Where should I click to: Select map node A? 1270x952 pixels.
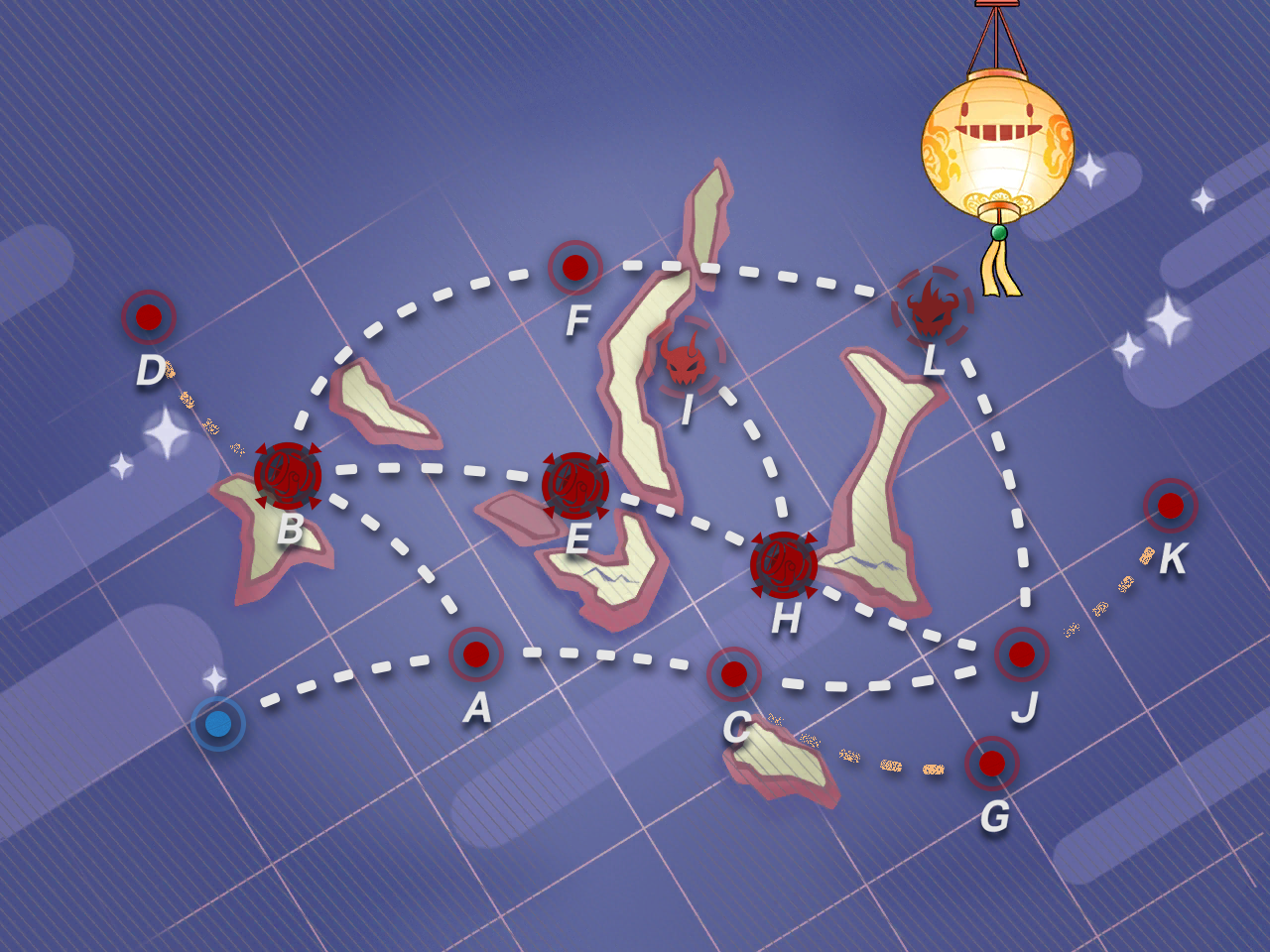point(476,654)
